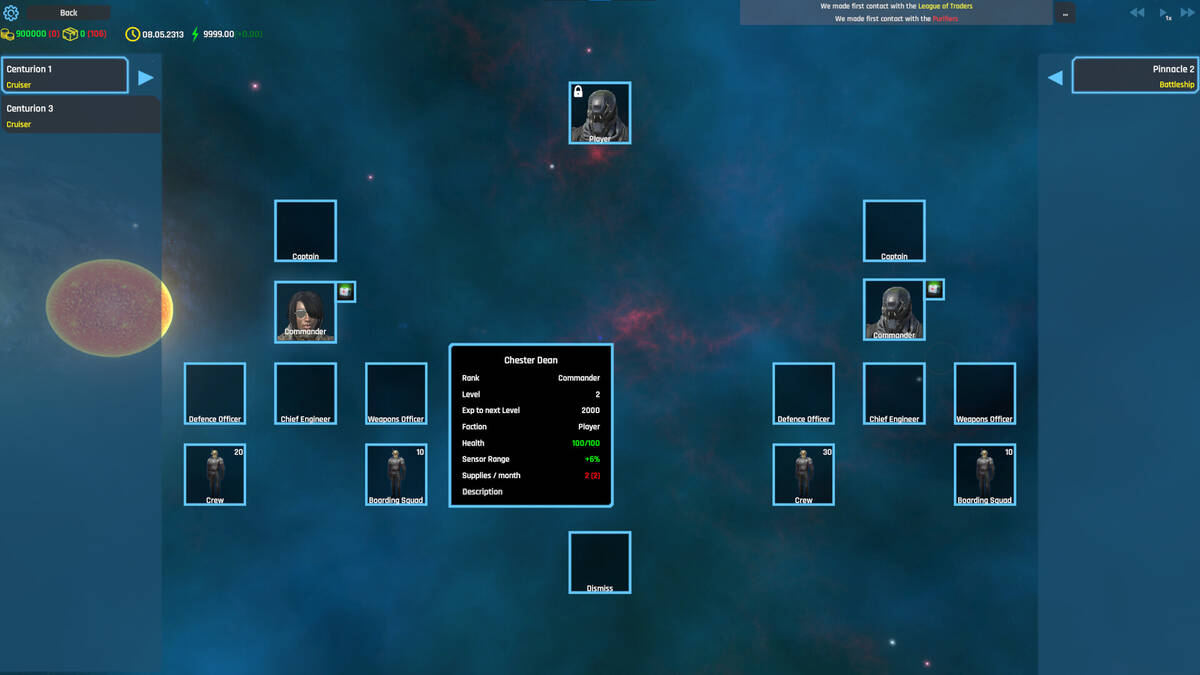1200x675 pixels.
Task: Select the locked Player portrait slot
Action: click(x=600, y=113)
